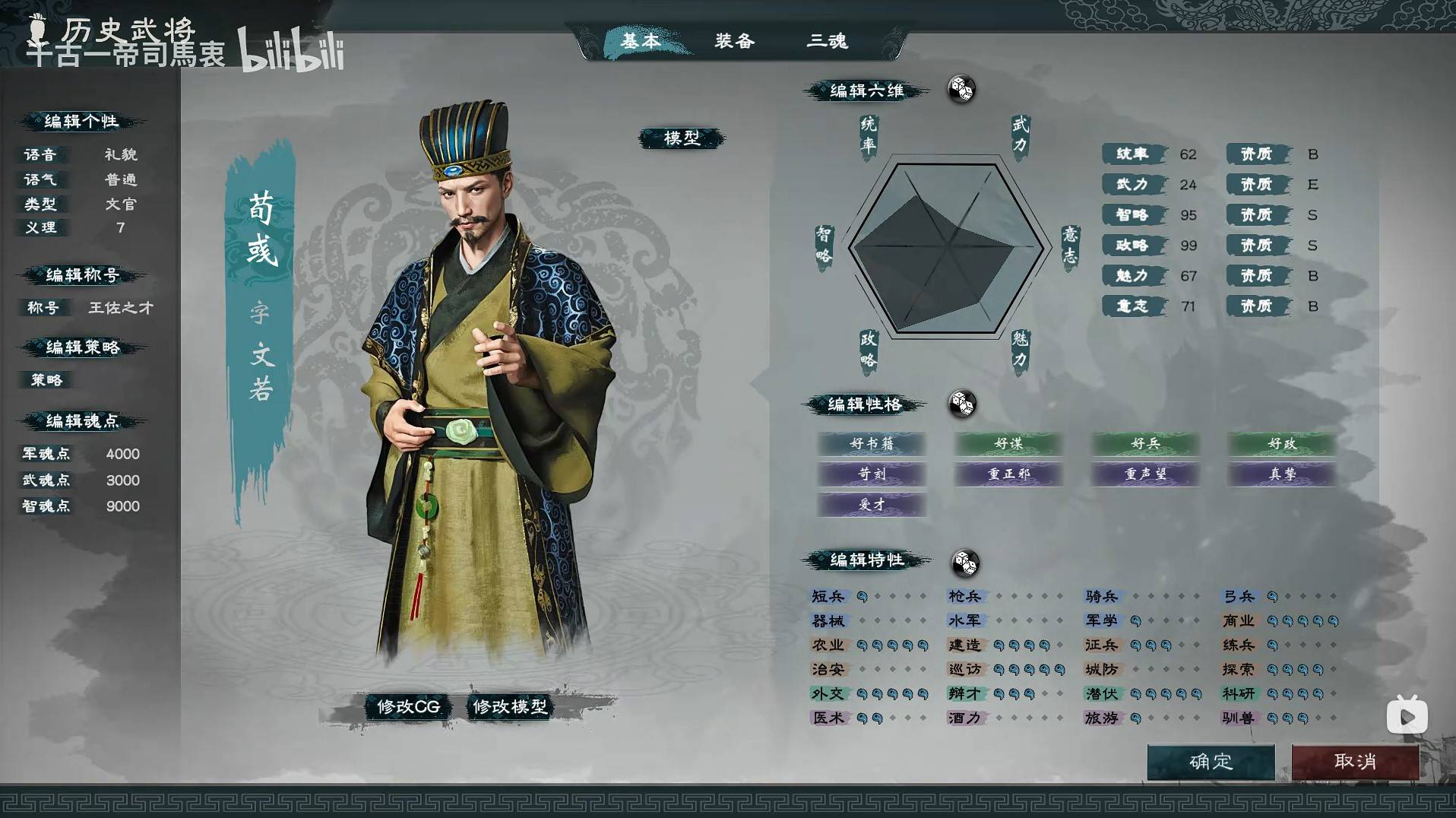Click the 称号 field showing 王佐之才
The image size is (1456, 818).
pyautogui.click(x=121, y=309)
